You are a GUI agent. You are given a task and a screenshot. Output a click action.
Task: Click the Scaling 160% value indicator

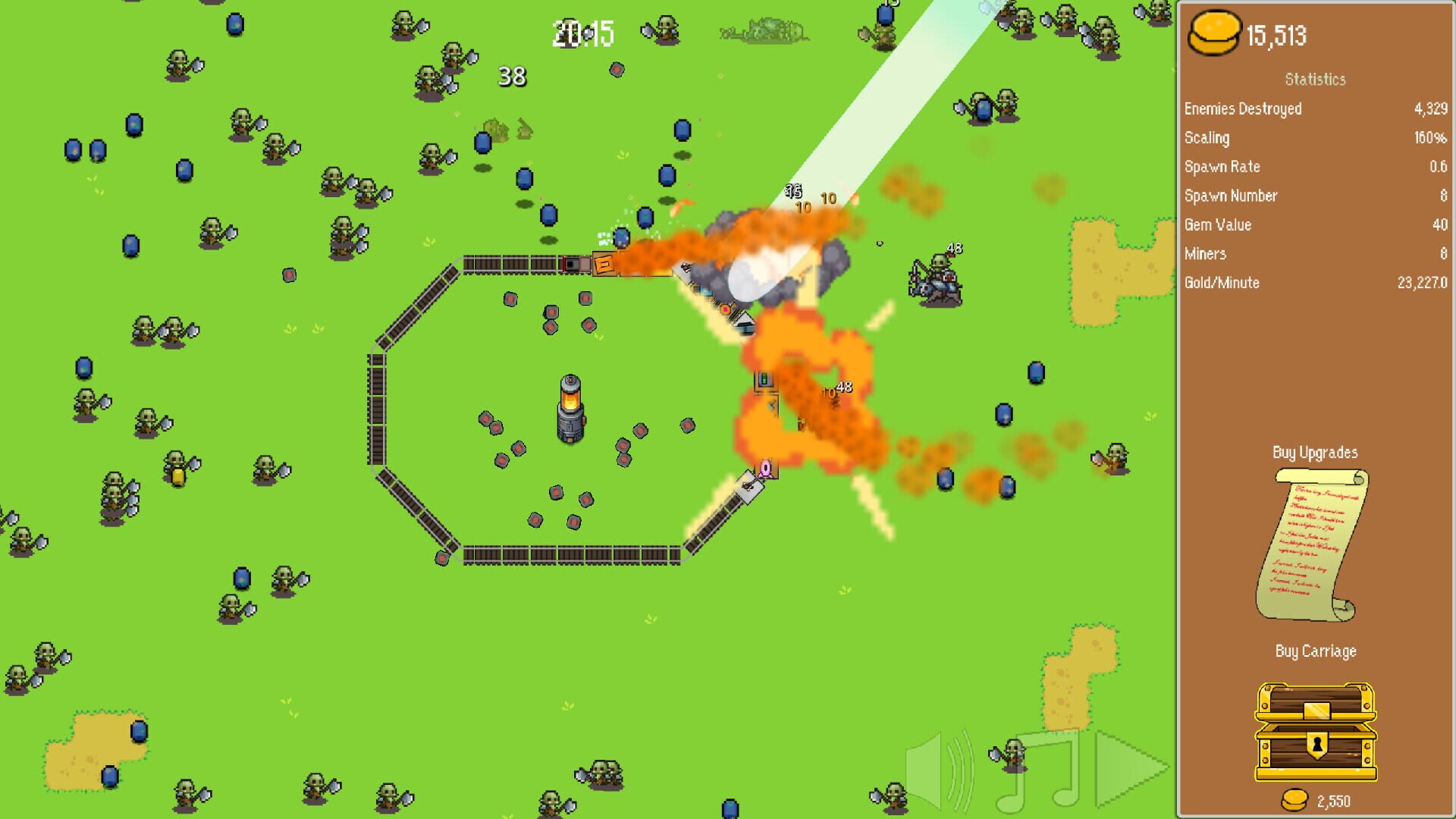(x=1429, y=137)
